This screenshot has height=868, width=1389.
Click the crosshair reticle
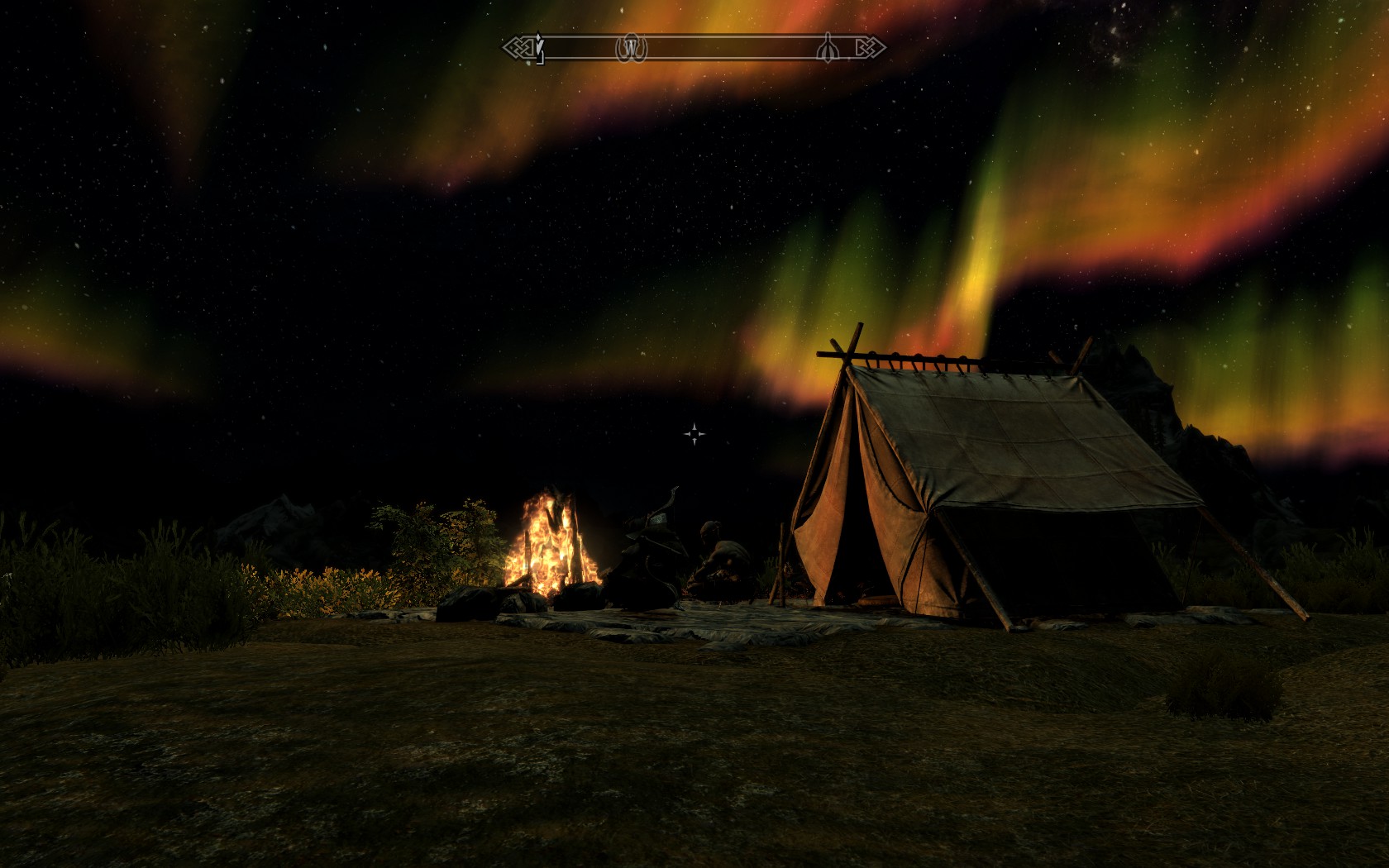694,433
